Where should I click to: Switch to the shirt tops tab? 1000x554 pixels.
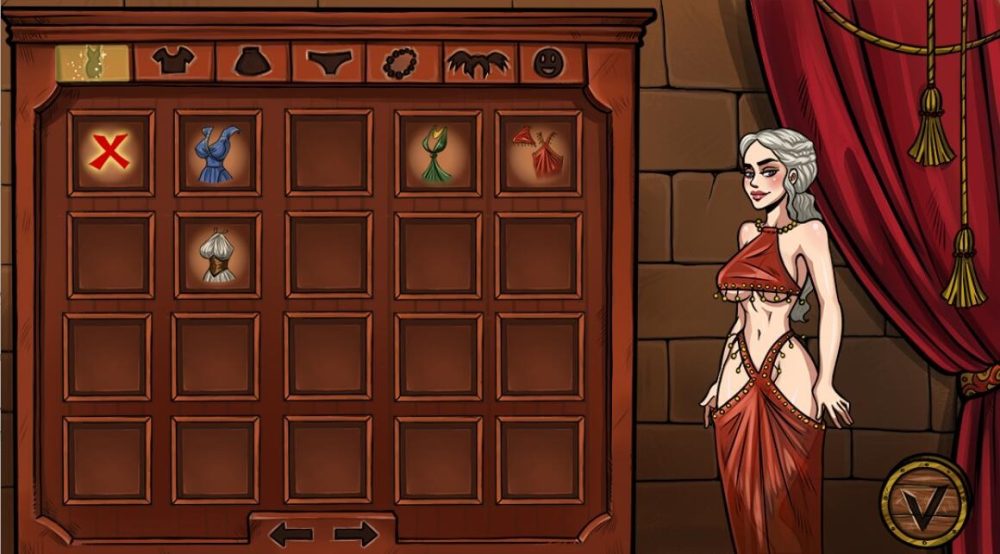tap(172, 62)
